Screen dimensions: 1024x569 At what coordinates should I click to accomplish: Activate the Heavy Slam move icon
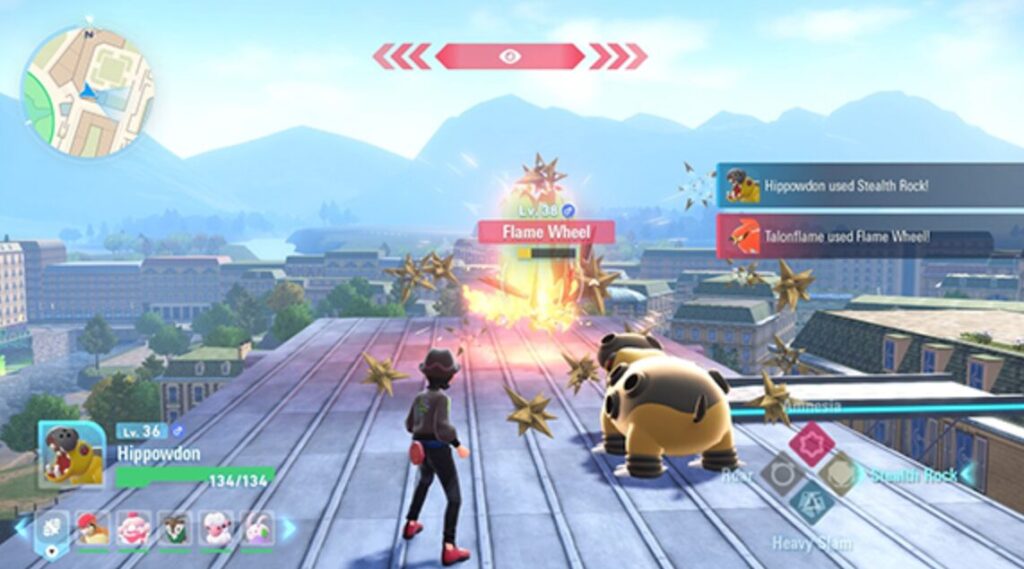[810, 503]
